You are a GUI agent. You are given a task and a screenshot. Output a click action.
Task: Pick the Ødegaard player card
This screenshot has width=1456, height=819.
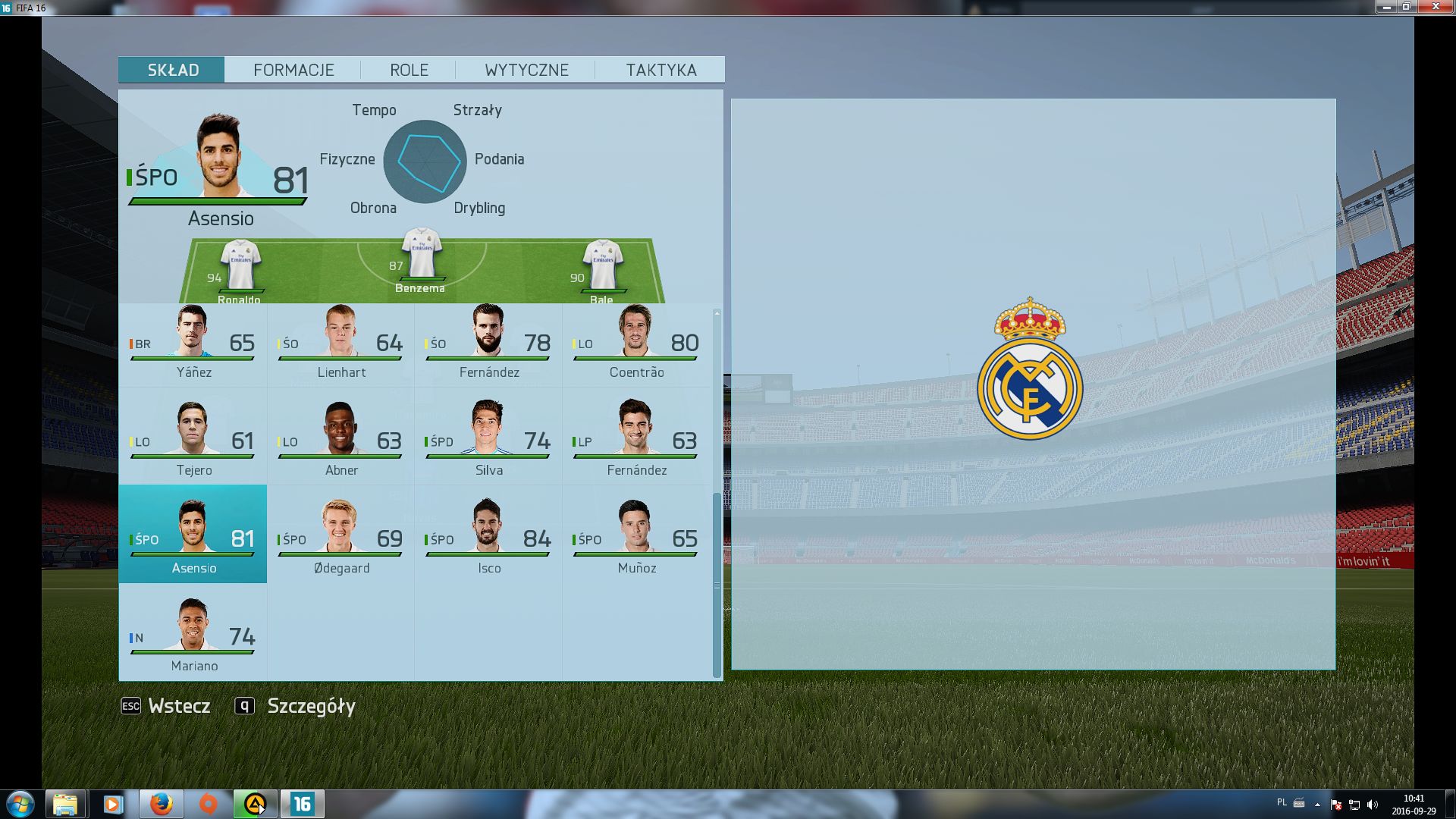coord(340,540)
